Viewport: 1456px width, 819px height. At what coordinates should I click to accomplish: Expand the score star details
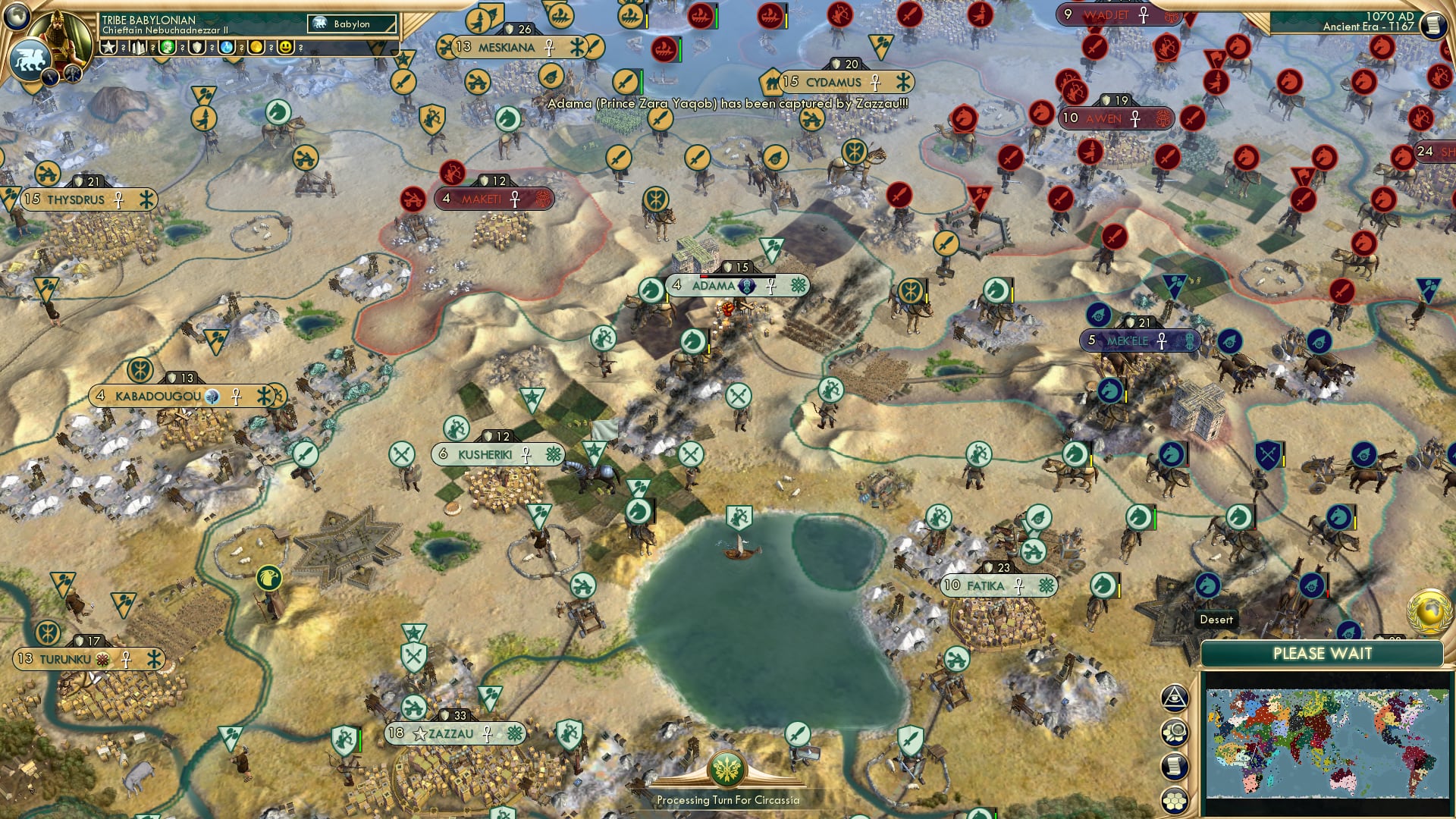[x=108, y=49]
